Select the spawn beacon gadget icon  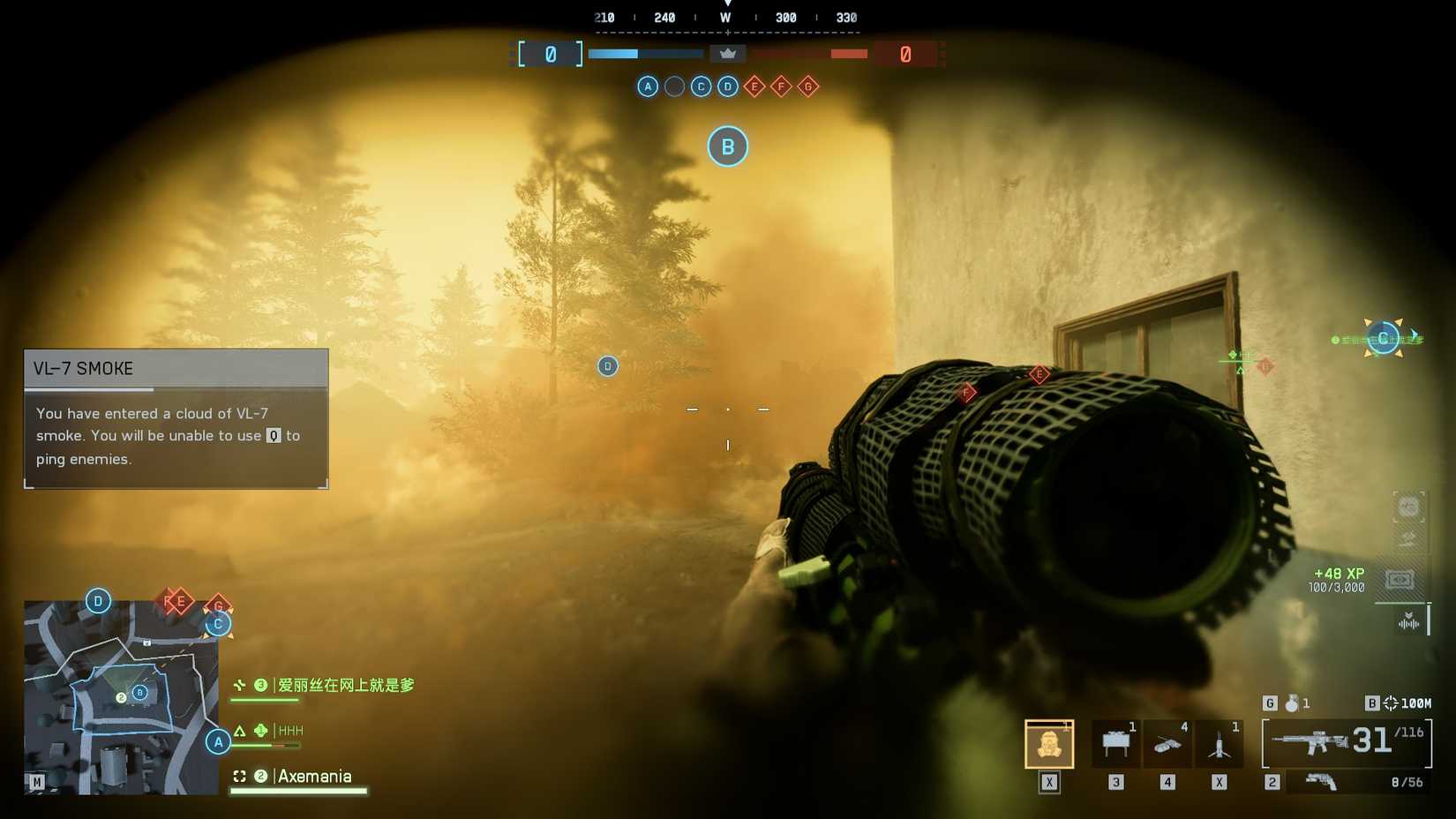[1220, 744]
